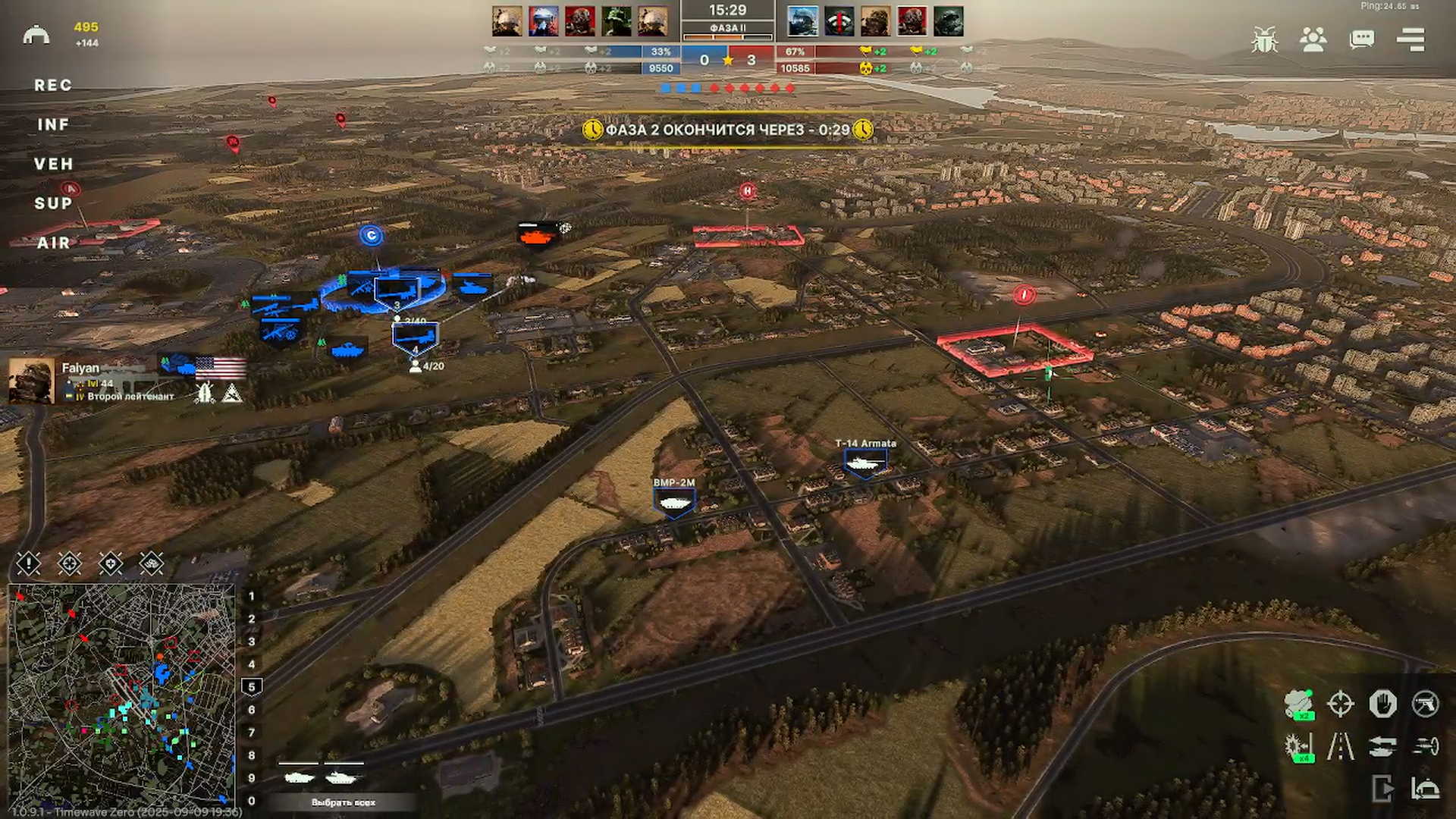The height and width of the screenshot is (819, 1456).
Task: Activate the stop order hand icon
Action: tap(1382, 704)
